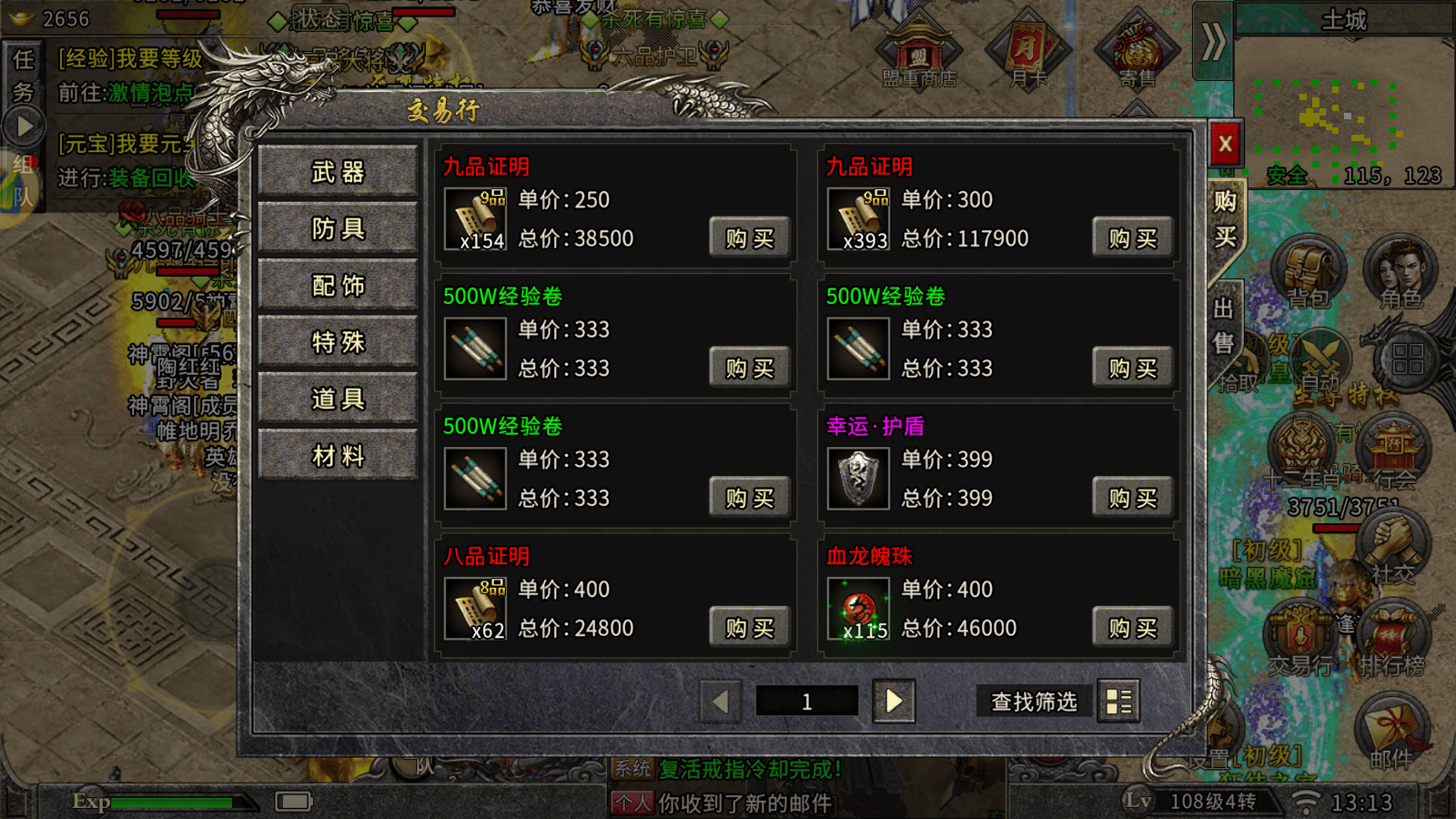1456x819 pixels.
Task: Buy the 九品证明 priced 38500 total
Action: (x=749, y=238)
